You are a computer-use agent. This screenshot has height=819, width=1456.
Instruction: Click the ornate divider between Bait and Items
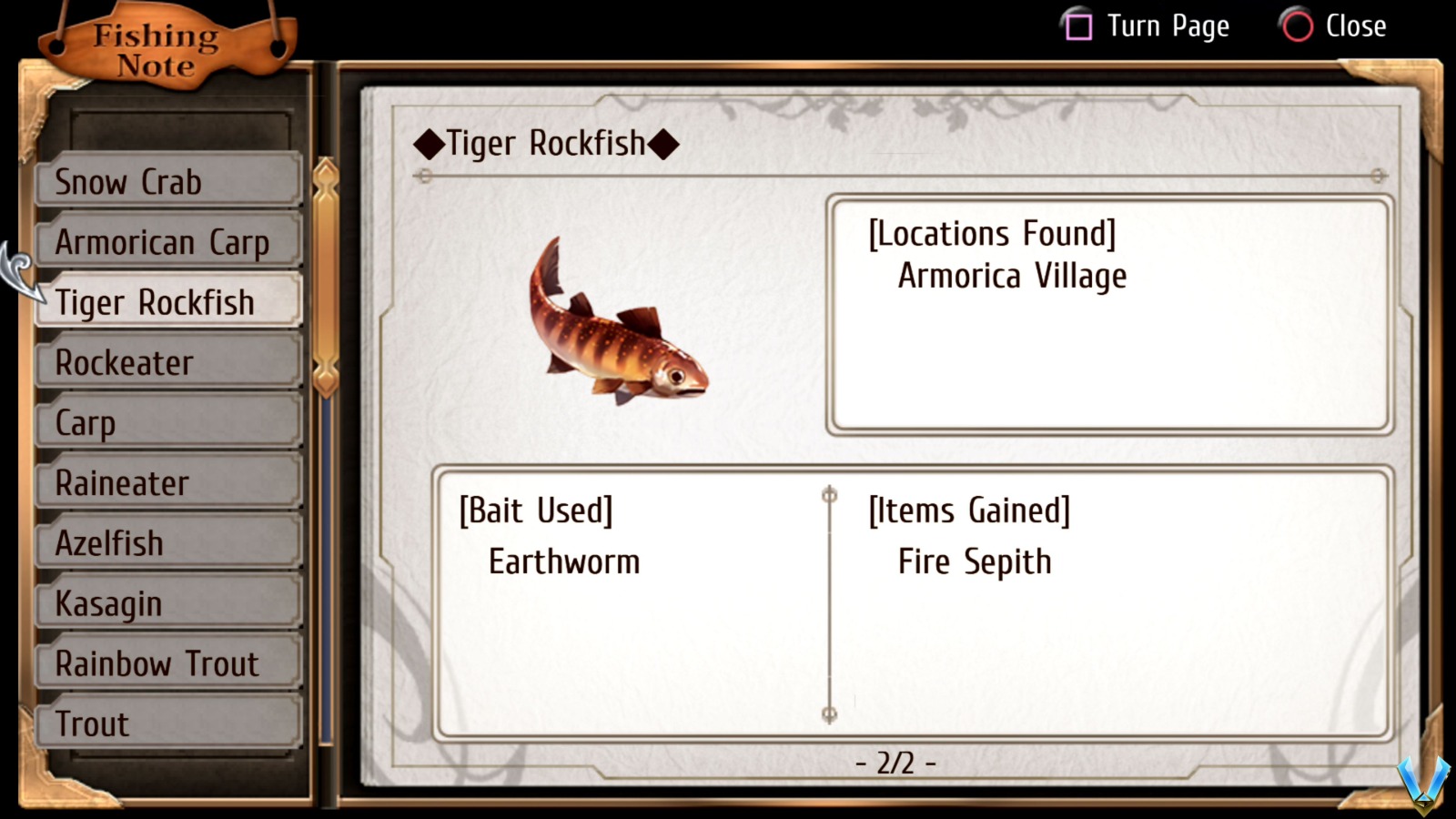tap(828, 605)
